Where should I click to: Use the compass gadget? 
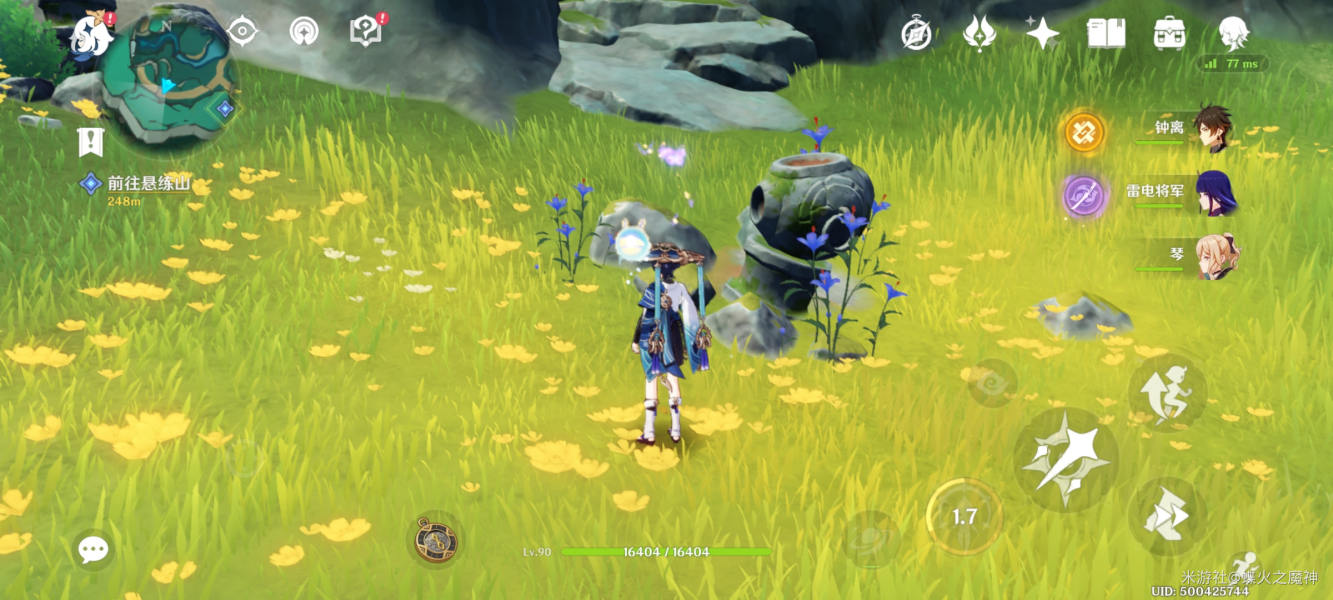pyautogui.click(x=435, y=540)
